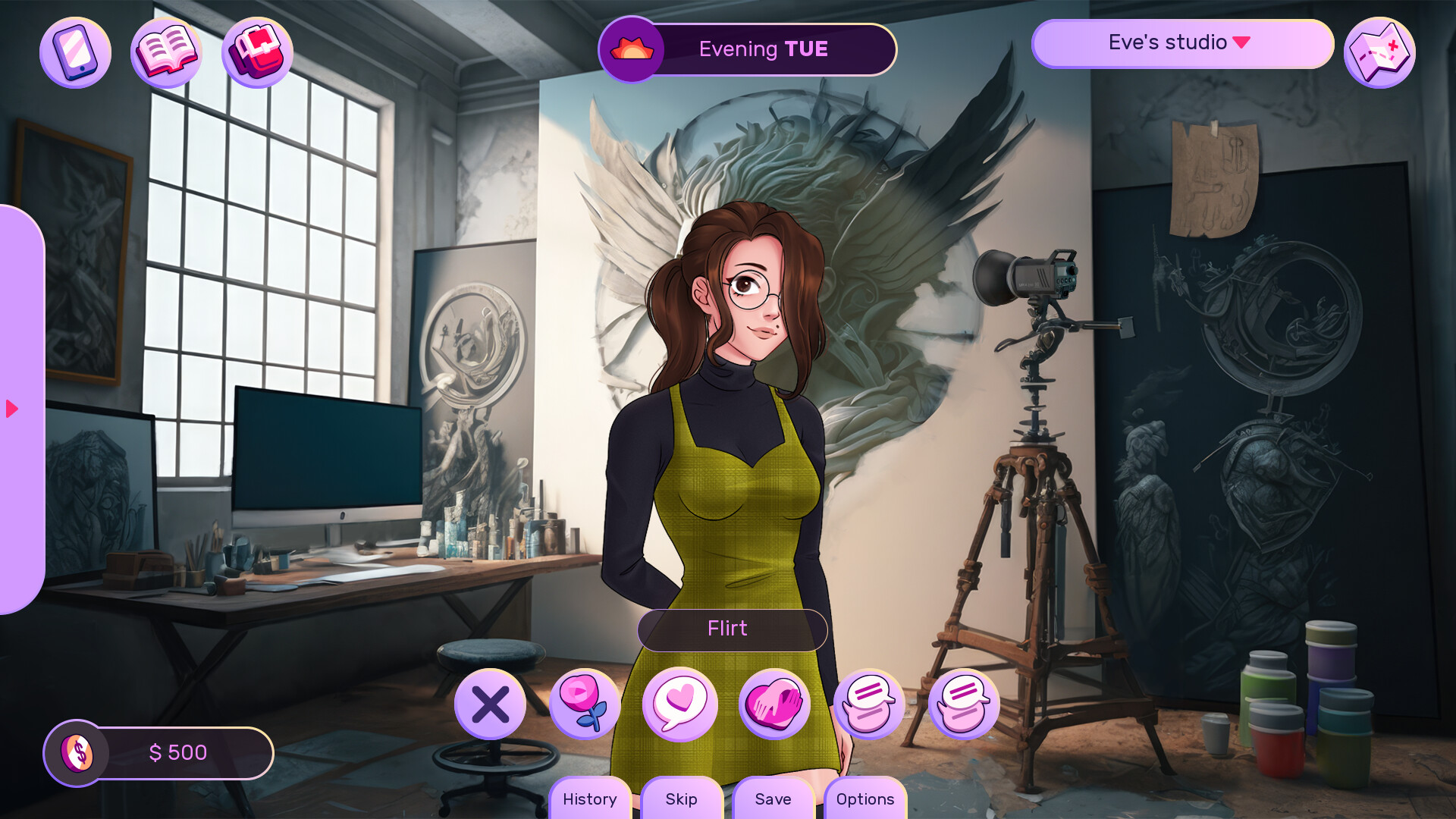Screen dimensions: 1456x819
Task: Click the Flirt action label
Action: pyautogui.click(x=730, y=629)
